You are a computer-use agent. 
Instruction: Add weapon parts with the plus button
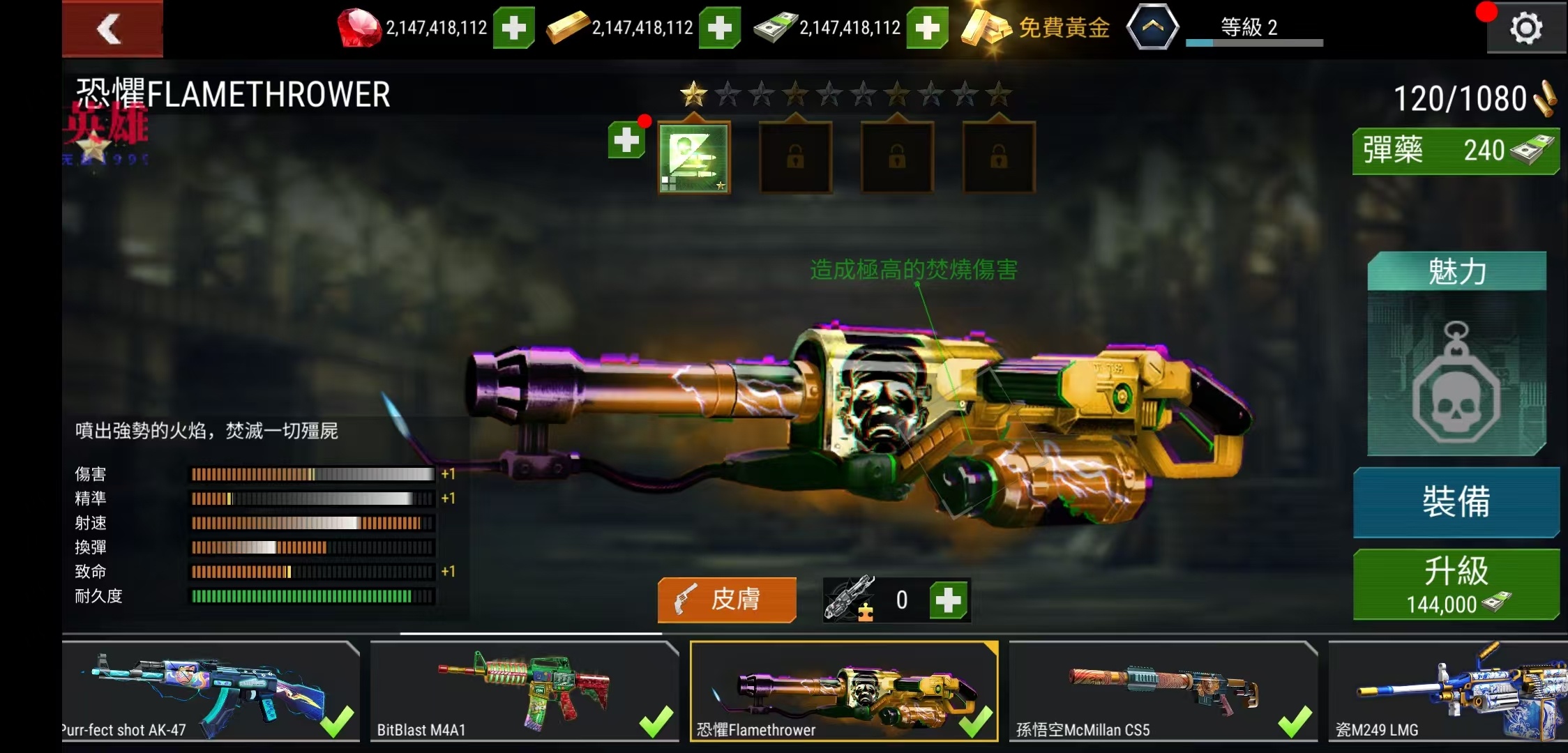tap(948, 600)
